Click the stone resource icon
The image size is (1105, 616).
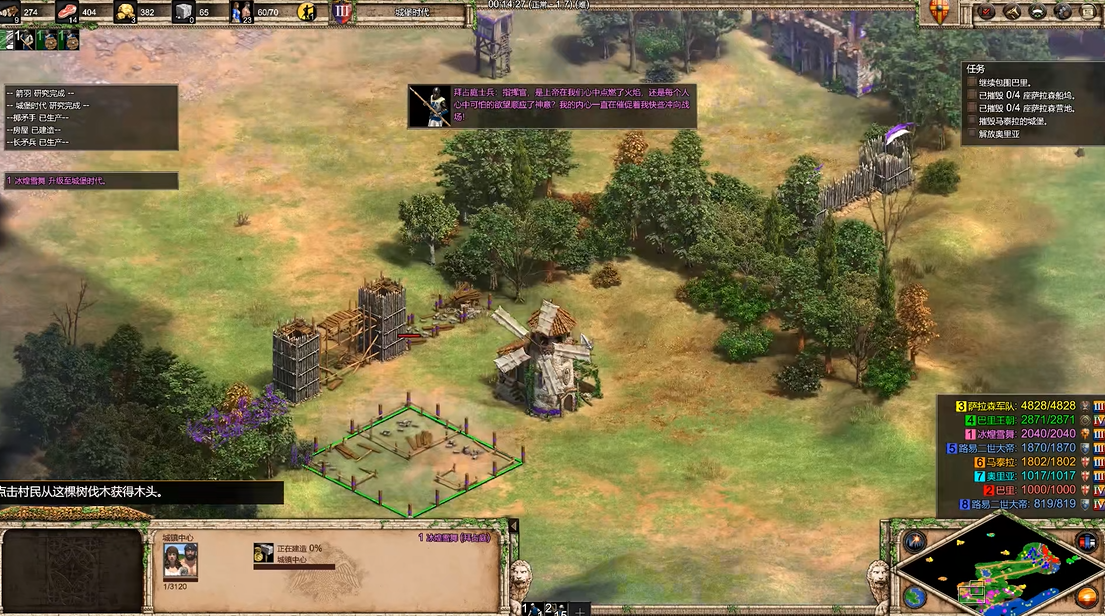184,12
